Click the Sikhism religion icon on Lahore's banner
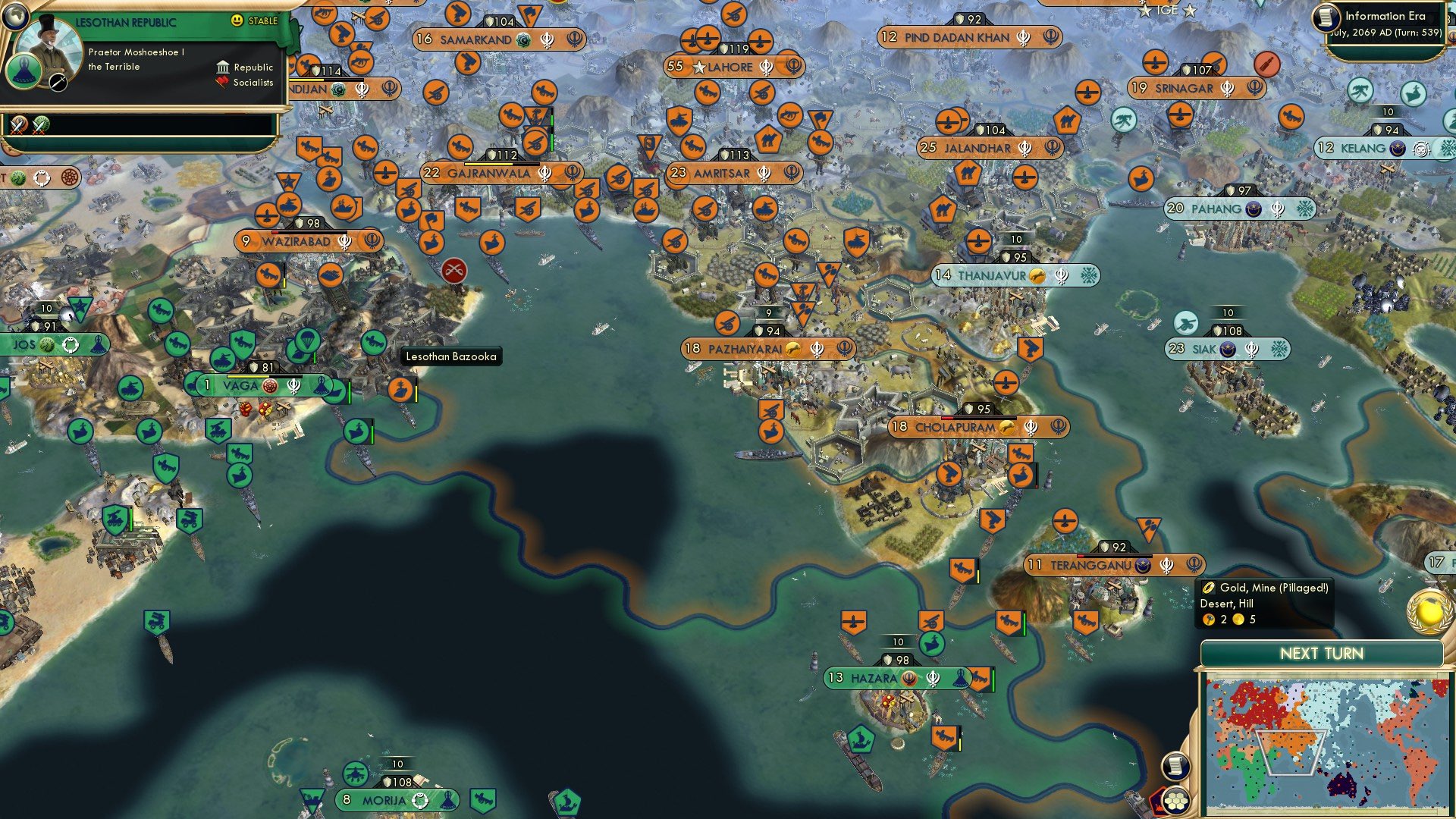The height and width of the screenshot is (819, 1456). coord(768,67)
